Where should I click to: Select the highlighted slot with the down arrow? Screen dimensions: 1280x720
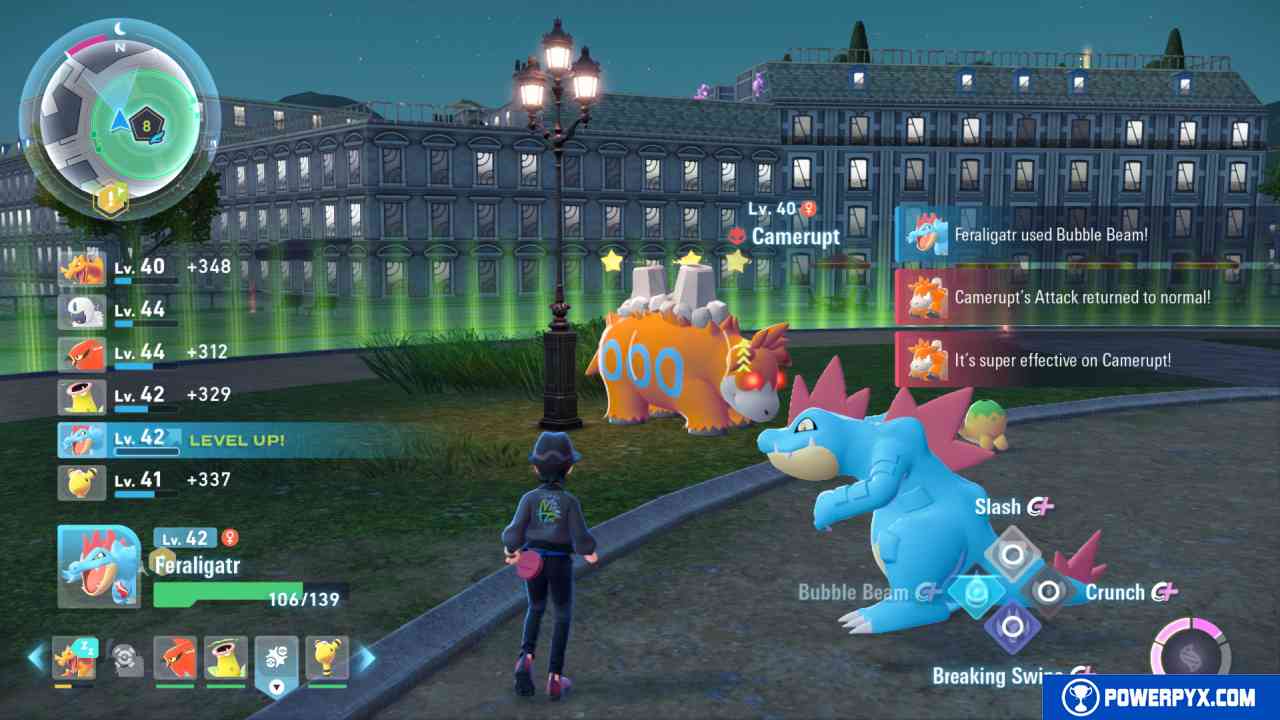277,660
